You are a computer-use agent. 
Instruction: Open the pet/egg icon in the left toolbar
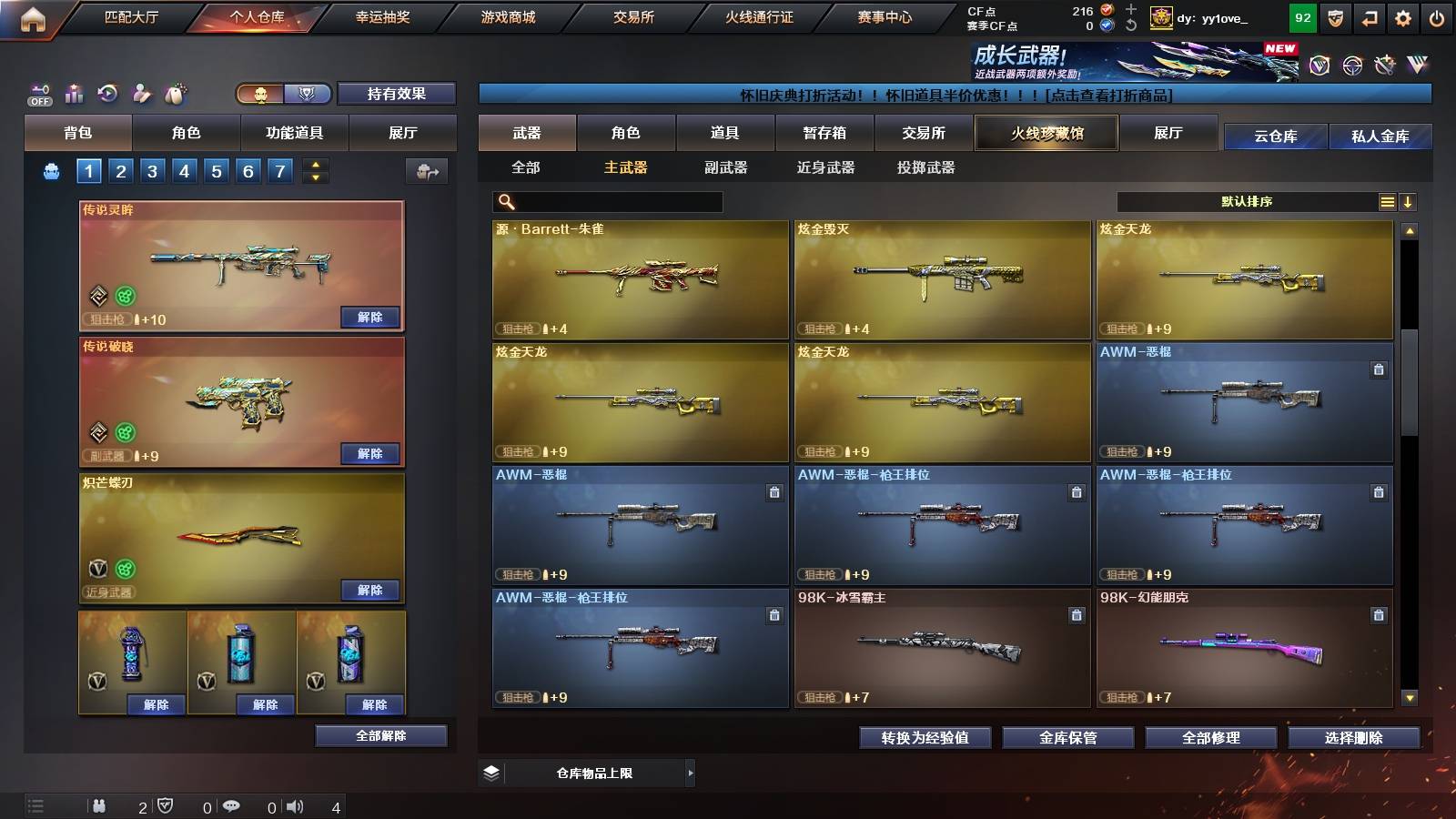[x=173, y=91]
